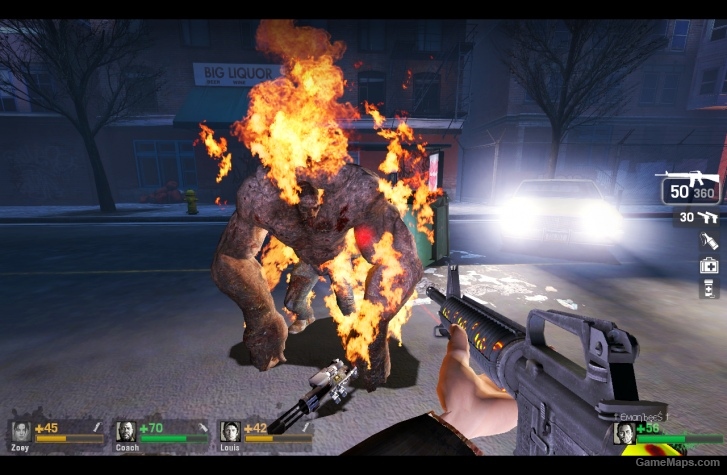This screenshot has height=475, width=727.
Task: Select the first aid kit slot
Action: click(708, 265)
